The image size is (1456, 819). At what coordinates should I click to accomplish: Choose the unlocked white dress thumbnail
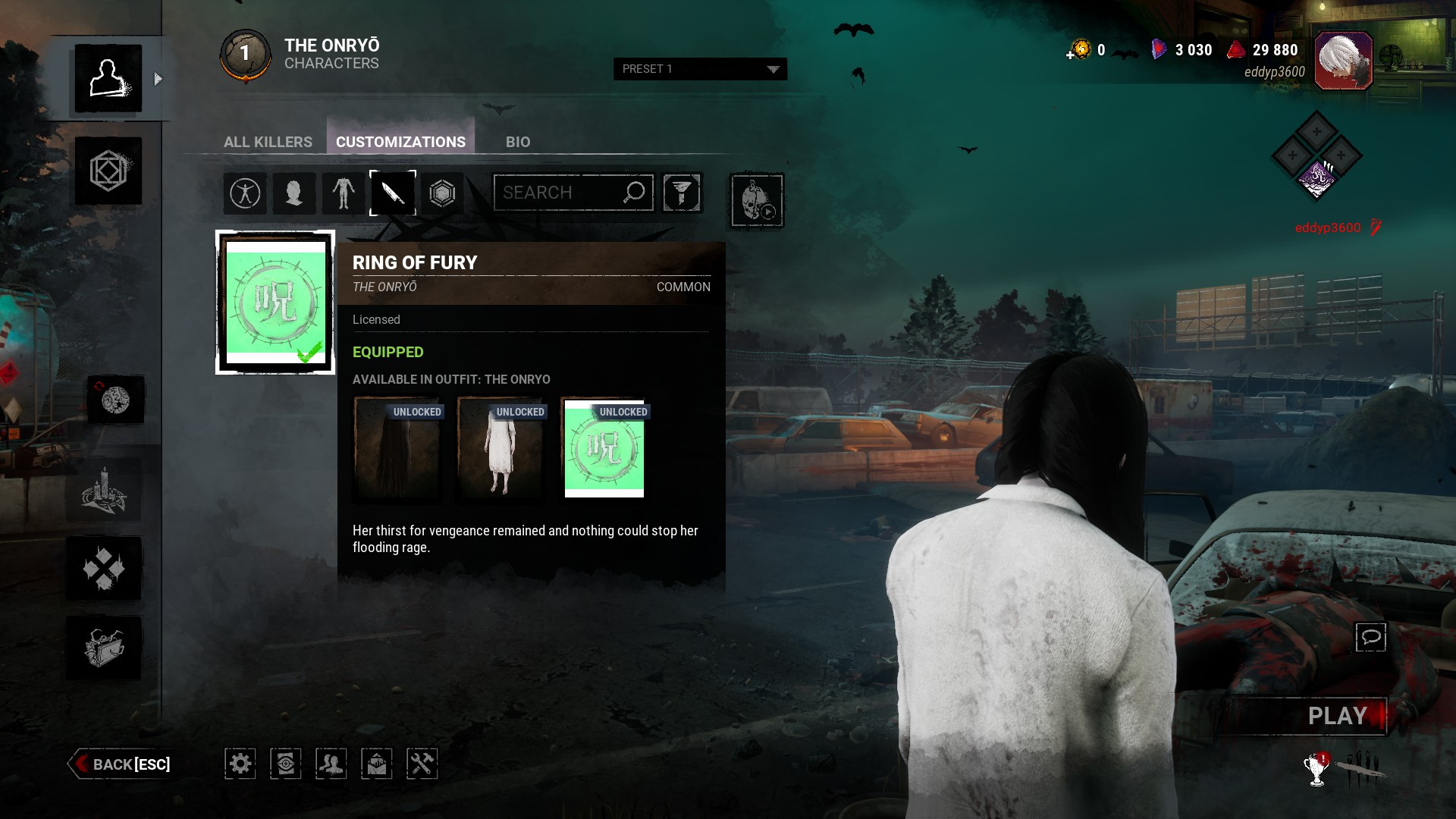pyautogui.click(x=501, y=449)
